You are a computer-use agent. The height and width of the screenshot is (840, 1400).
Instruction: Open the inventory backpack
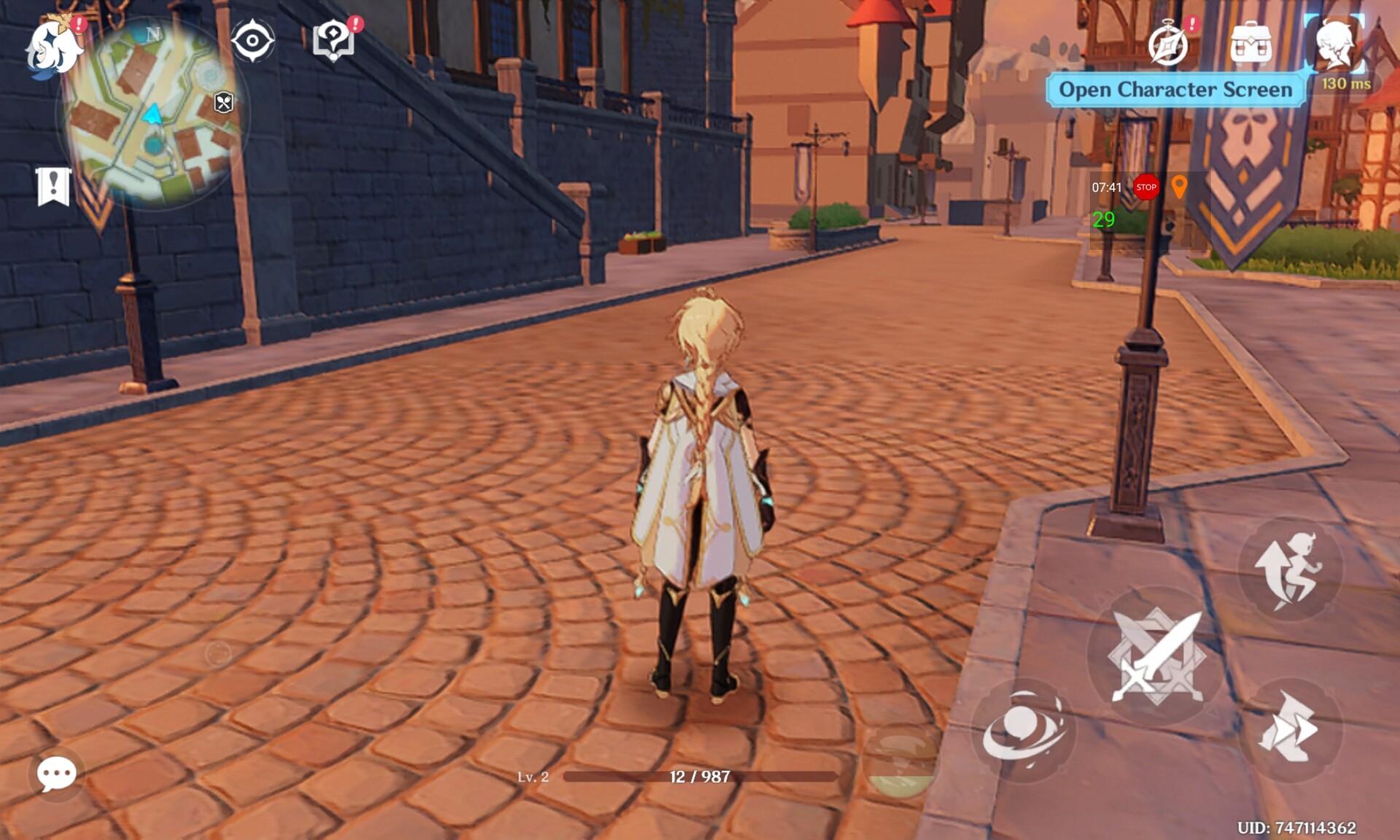point(1251,44)
